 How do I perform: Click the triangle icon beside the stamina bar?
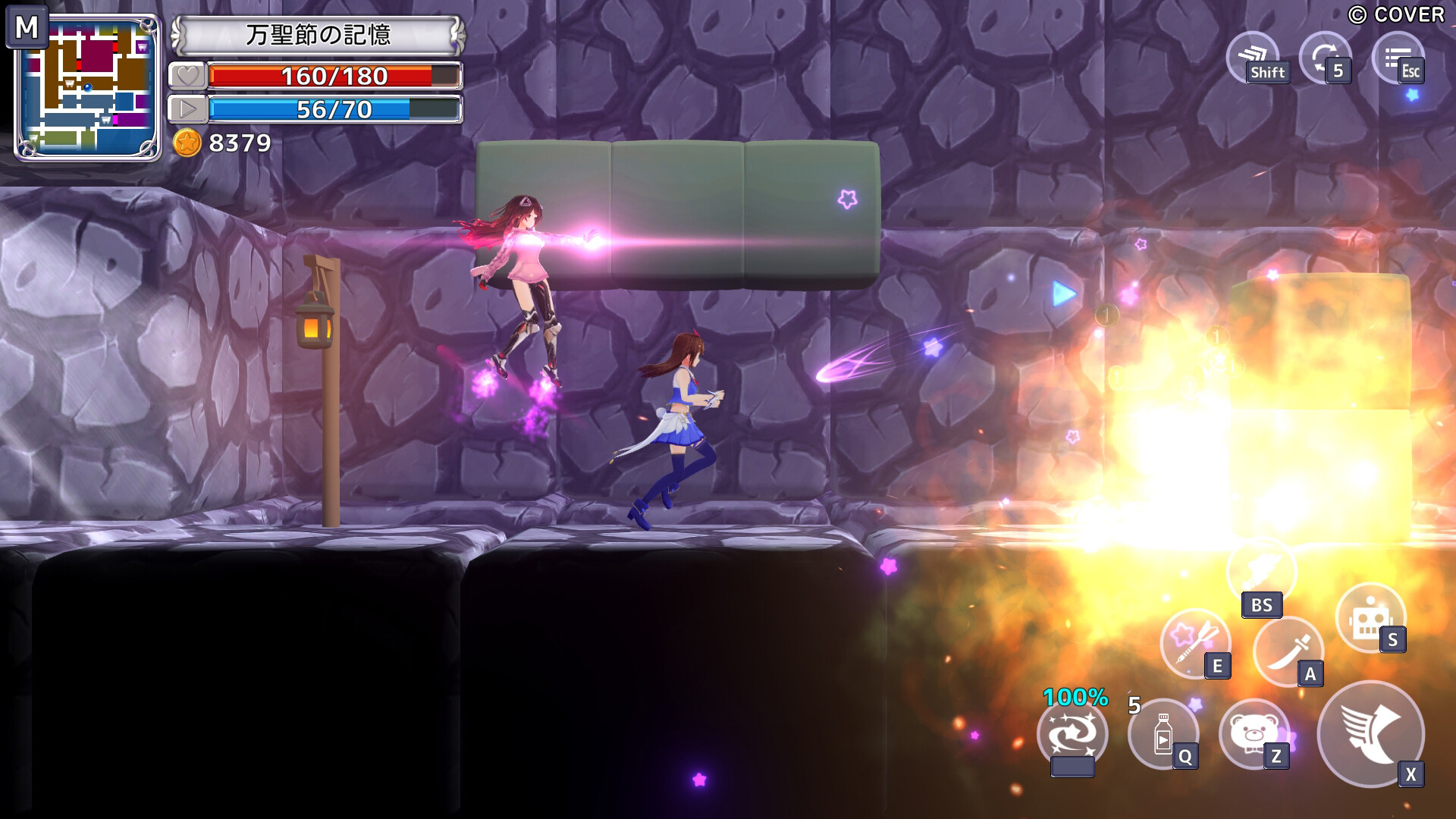[x=187, y=108]
